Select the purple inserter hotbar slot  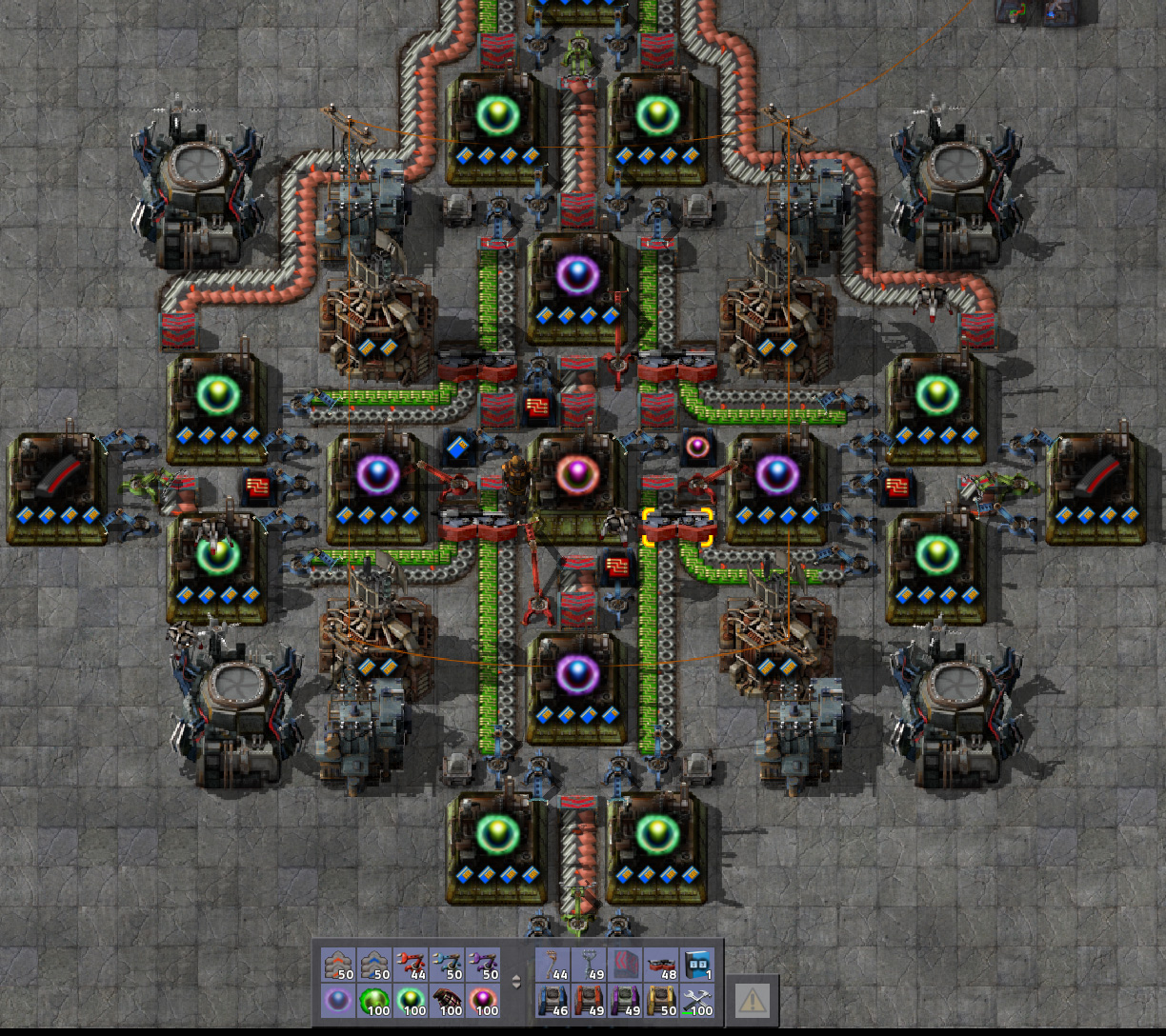483,966
